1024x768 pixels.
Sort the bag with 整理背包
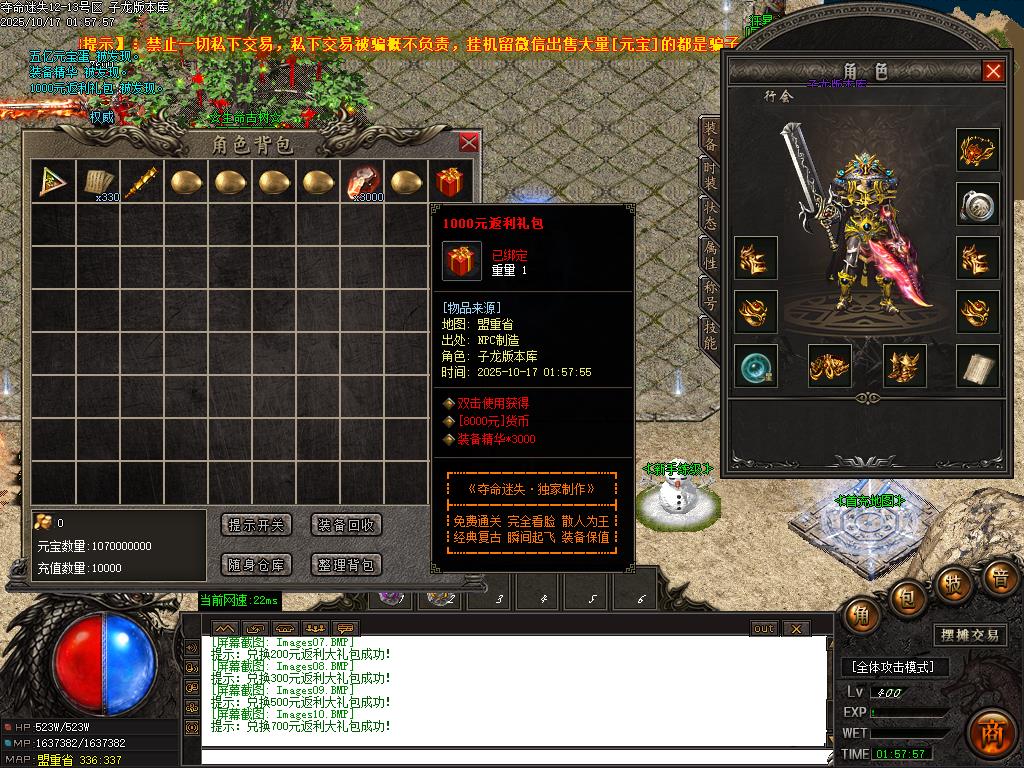click(x=346, y=565)
